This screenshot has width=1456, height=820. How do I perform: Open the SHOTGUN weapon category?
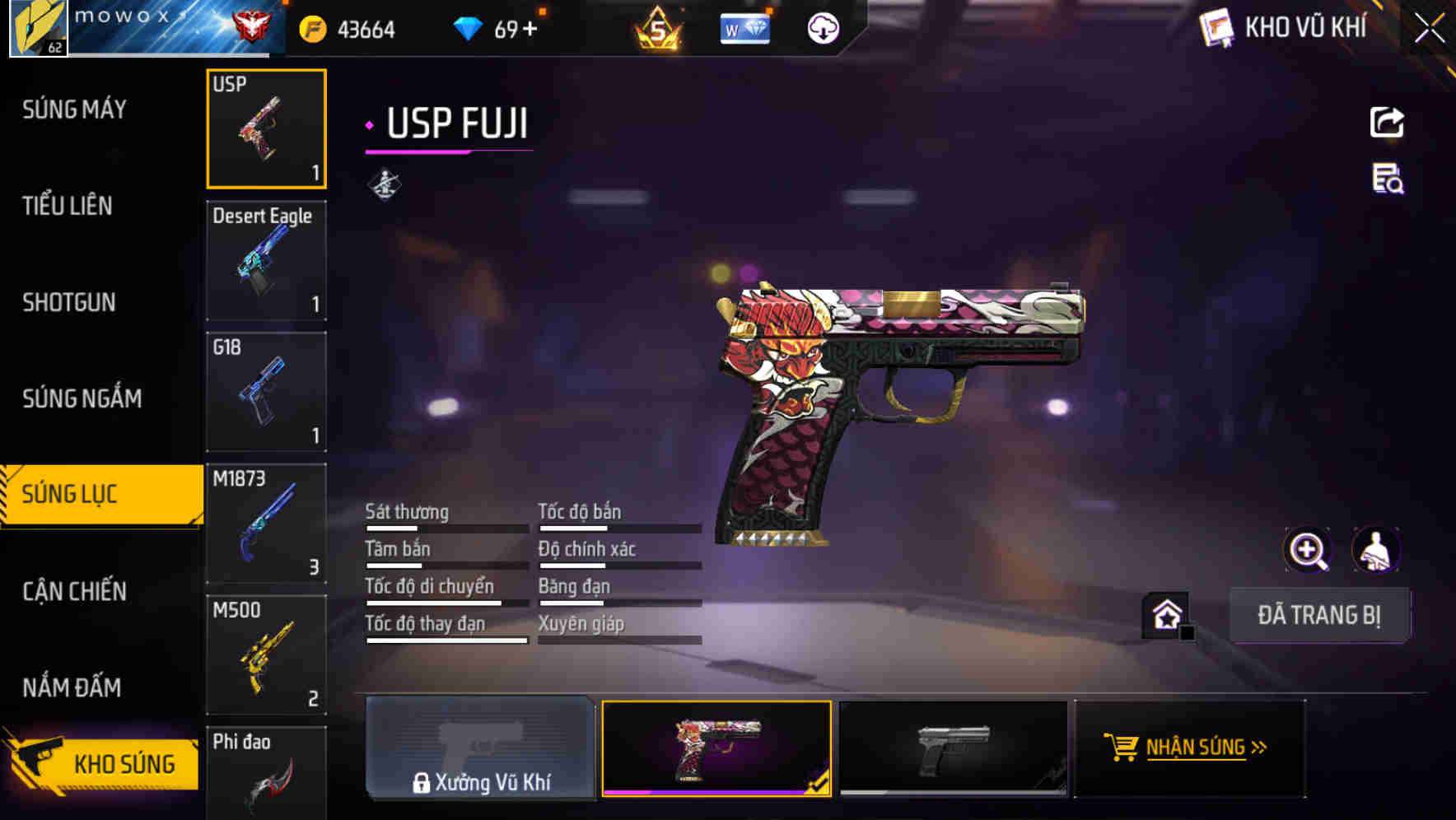point(67,302)
